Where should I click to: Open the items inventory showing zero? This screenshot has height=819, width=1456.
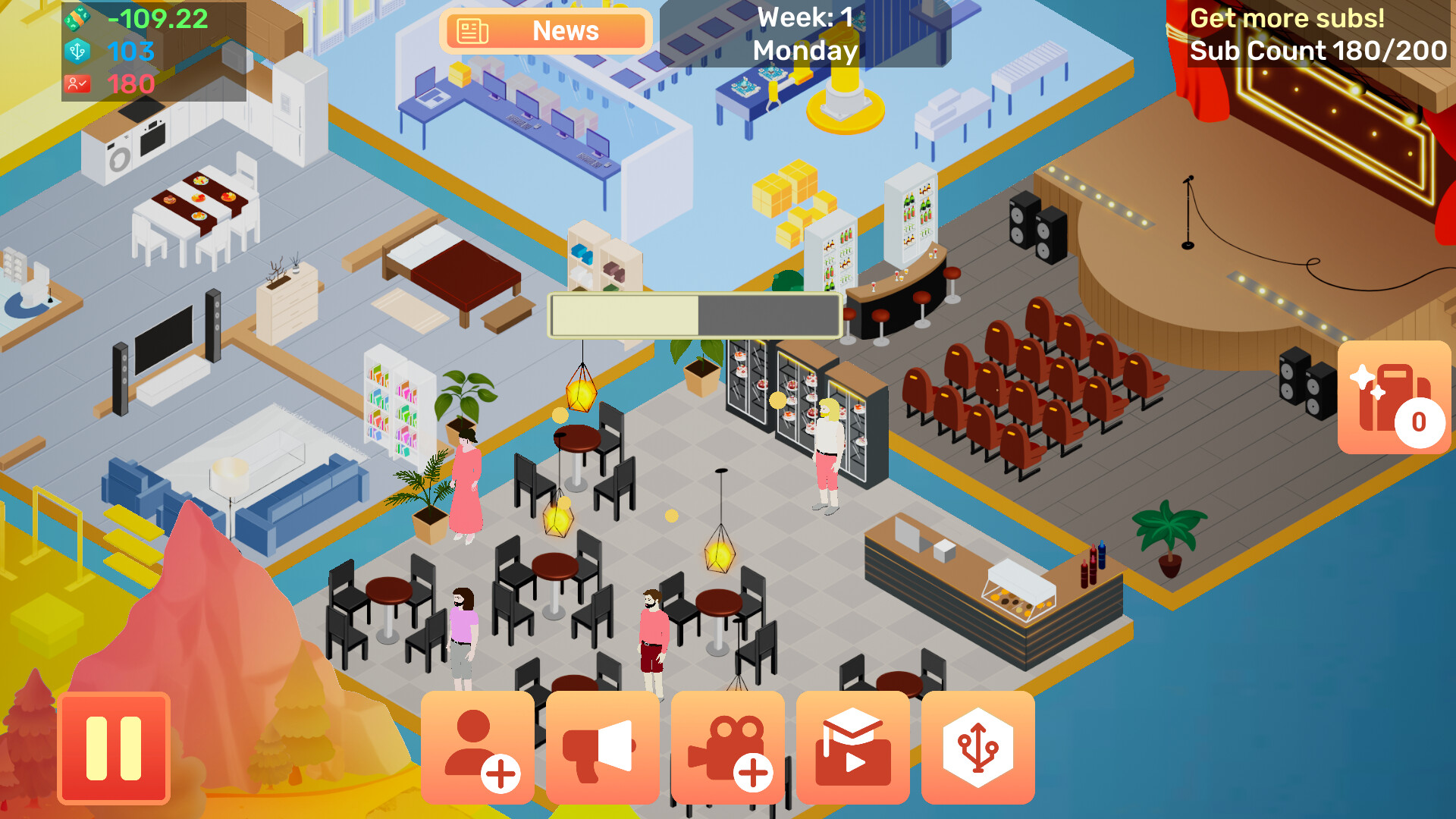[x=1394, y=398]
